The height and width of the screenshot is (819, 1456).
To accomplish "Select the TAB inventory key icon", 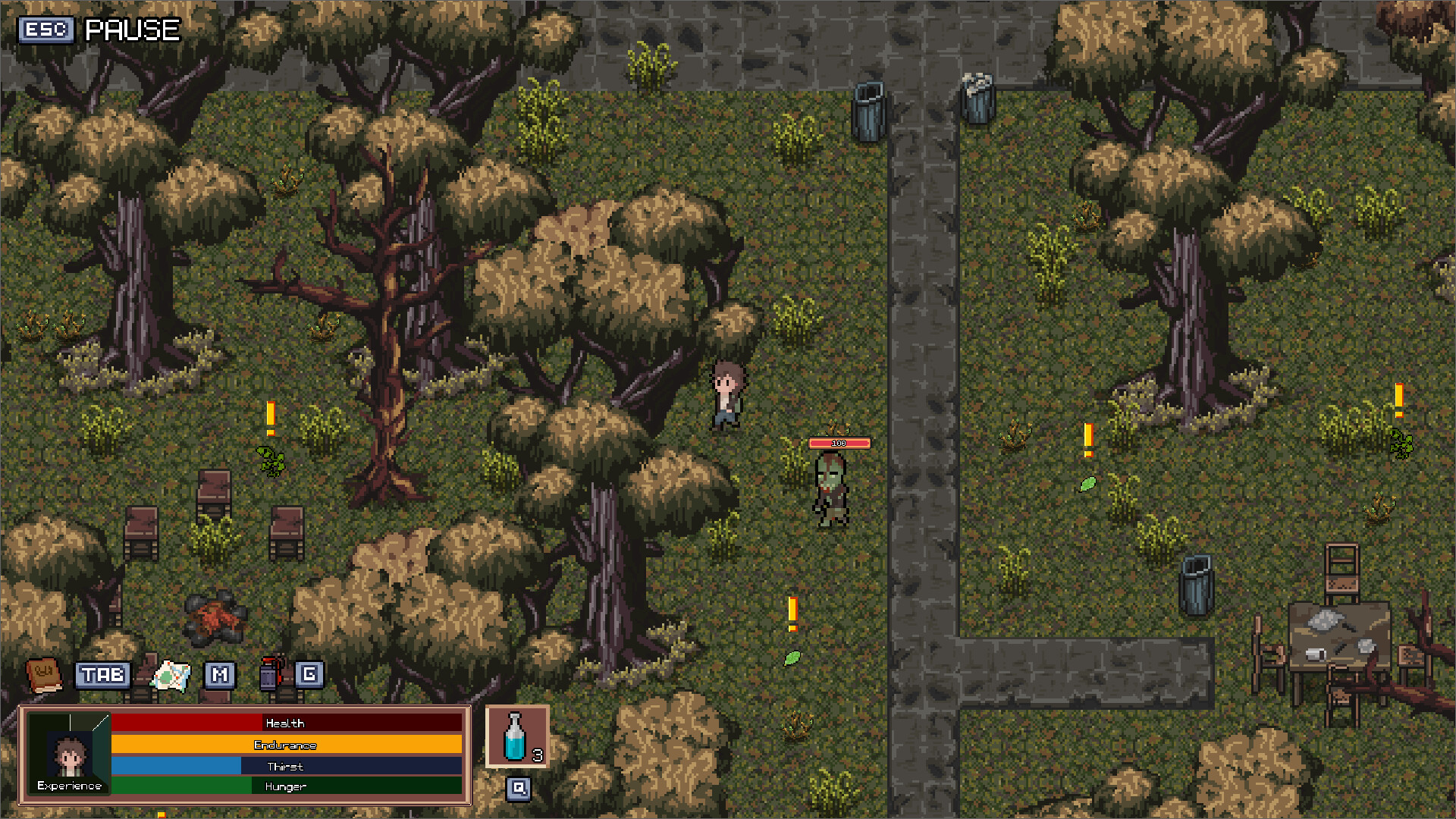I will [x=103, y=675].
